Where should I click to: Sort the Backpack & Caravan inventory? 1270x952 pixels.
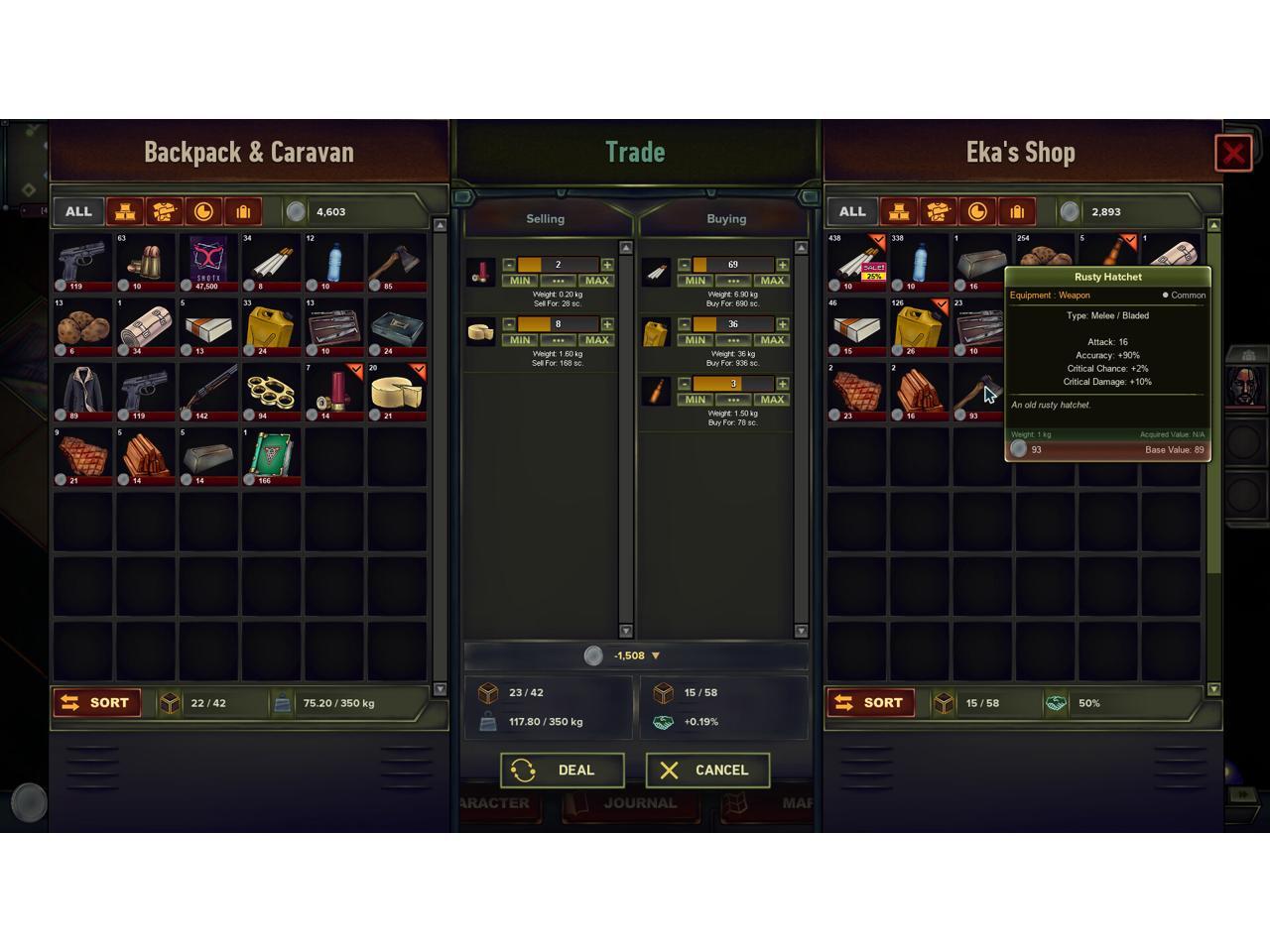click(96, 703)
